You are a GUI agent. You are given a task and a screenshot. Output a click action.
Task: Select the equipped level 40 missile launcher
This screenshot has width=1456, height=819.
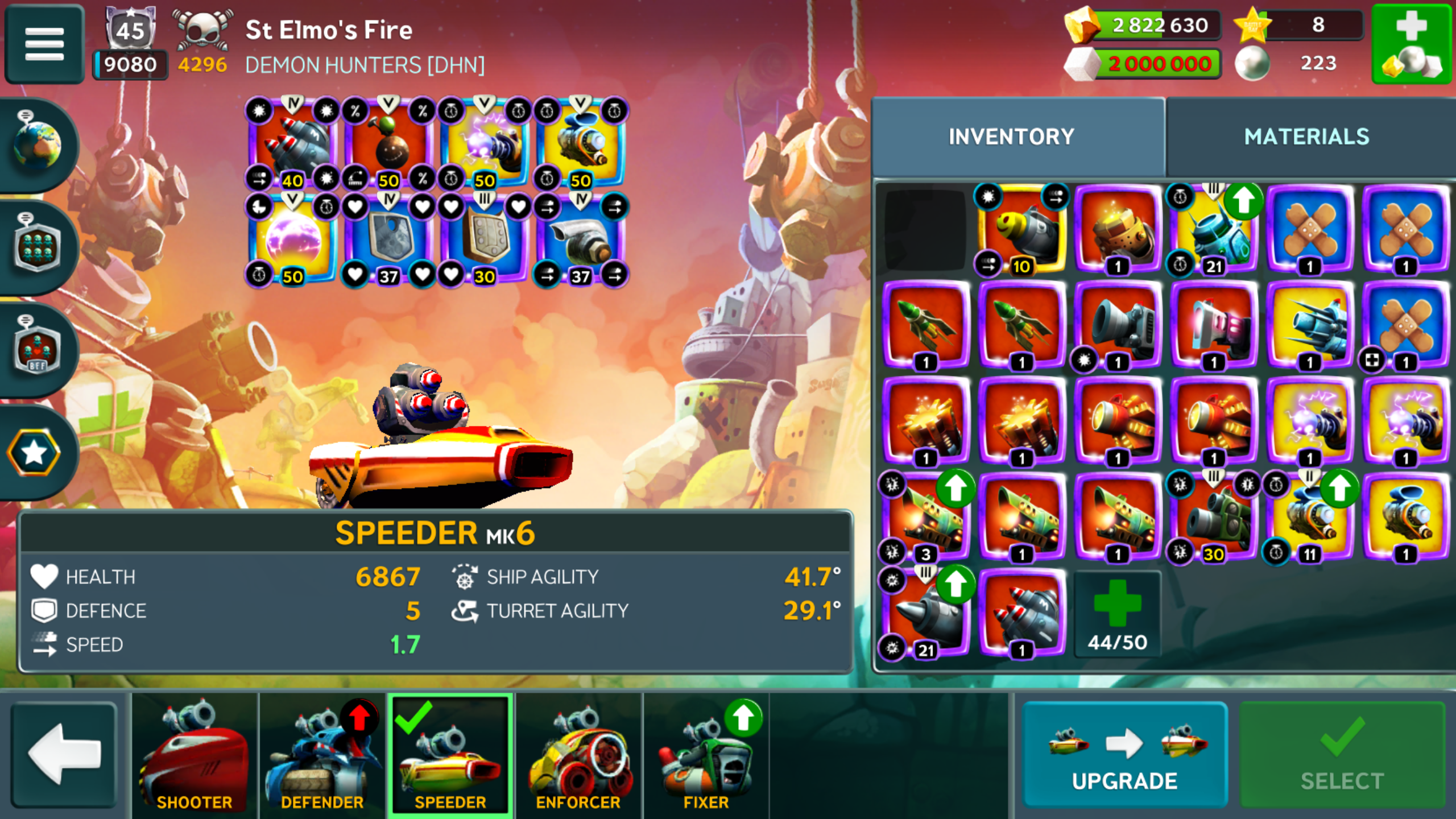pos(293,143)
